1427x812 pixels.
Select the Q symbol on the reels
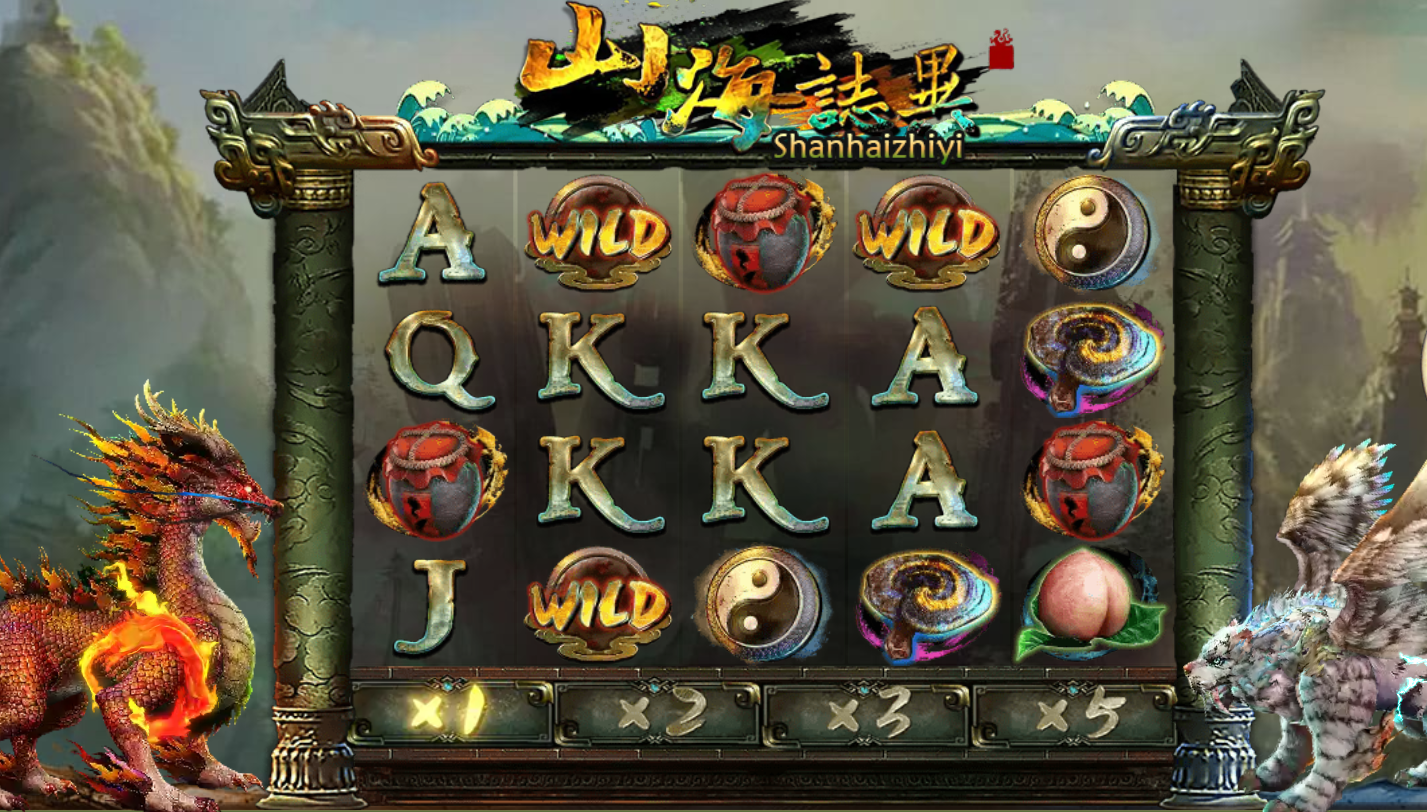436,358
